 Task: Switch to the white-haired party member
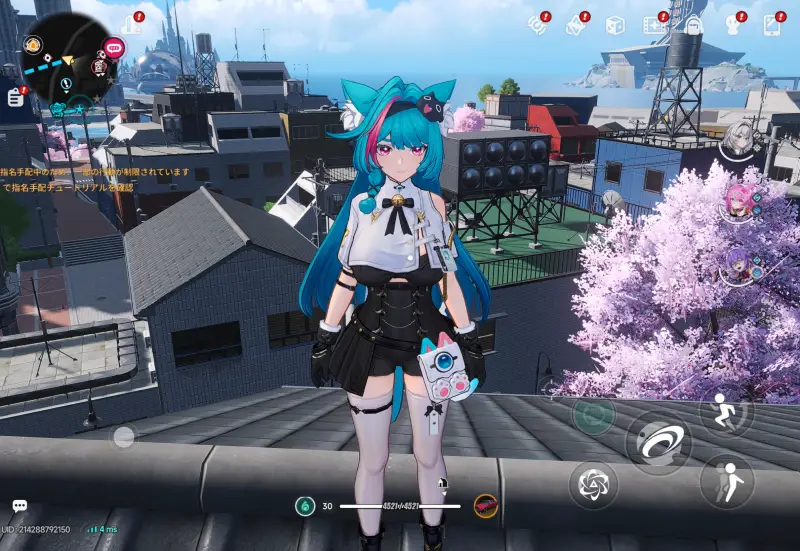tap(740, 138)
